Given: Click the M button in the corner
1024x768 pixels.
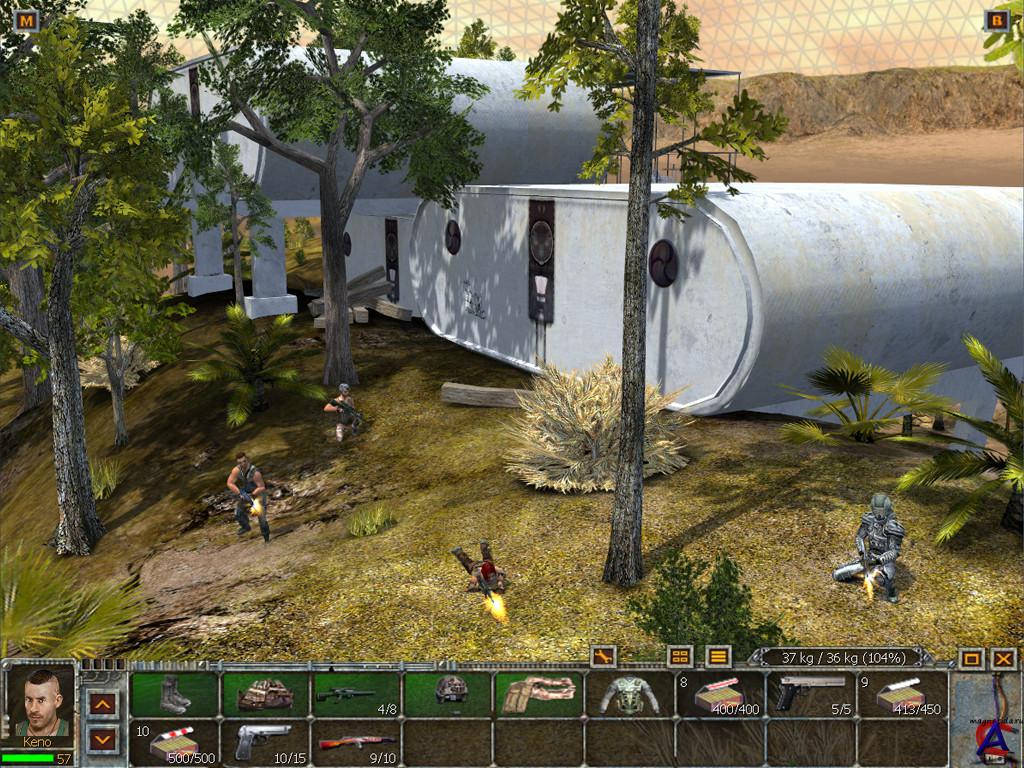Looking at the screenshot, I should (x=27, y=20).
